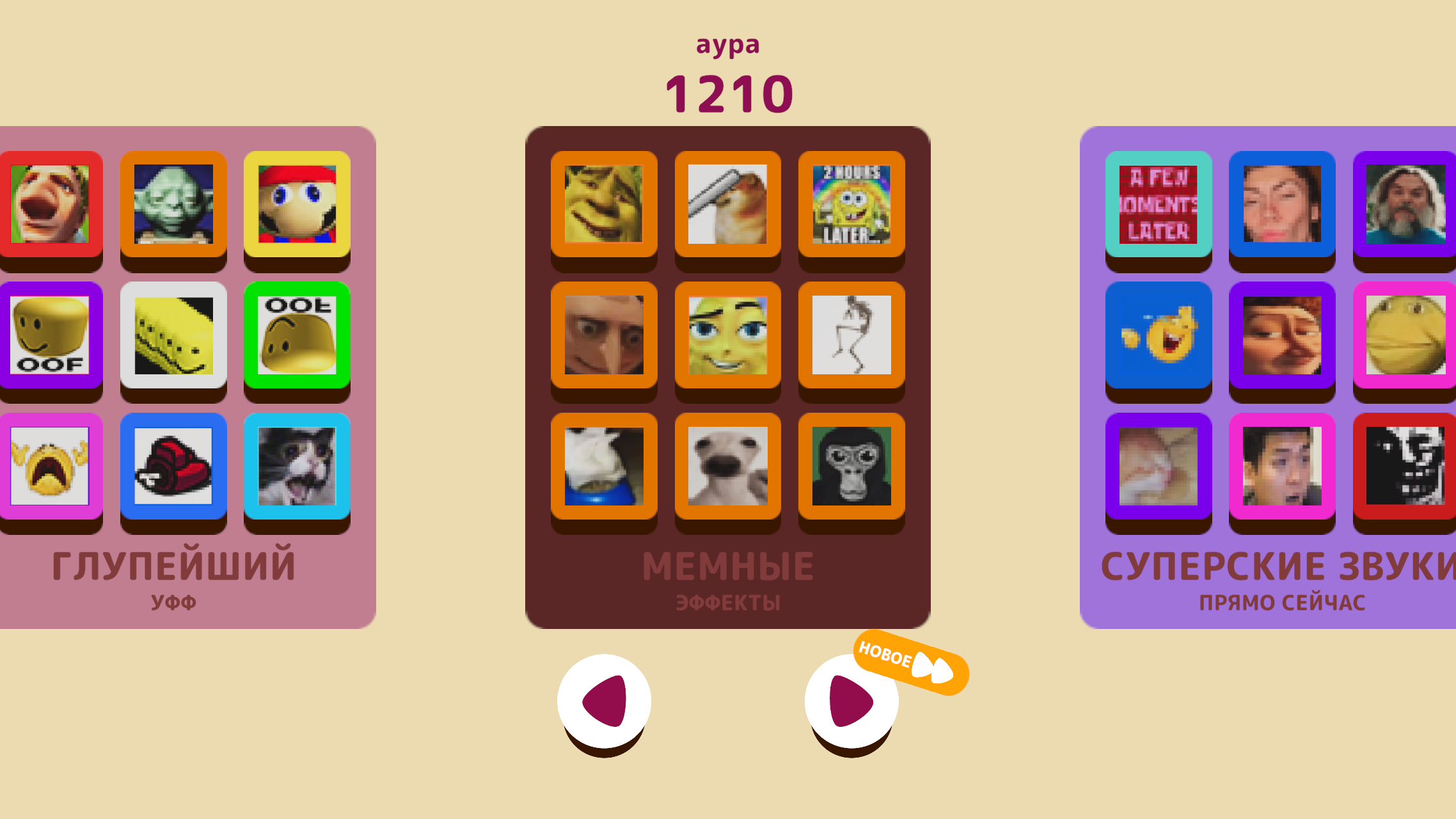Select the Jack Black bearded face sound

pos(1404,205)
